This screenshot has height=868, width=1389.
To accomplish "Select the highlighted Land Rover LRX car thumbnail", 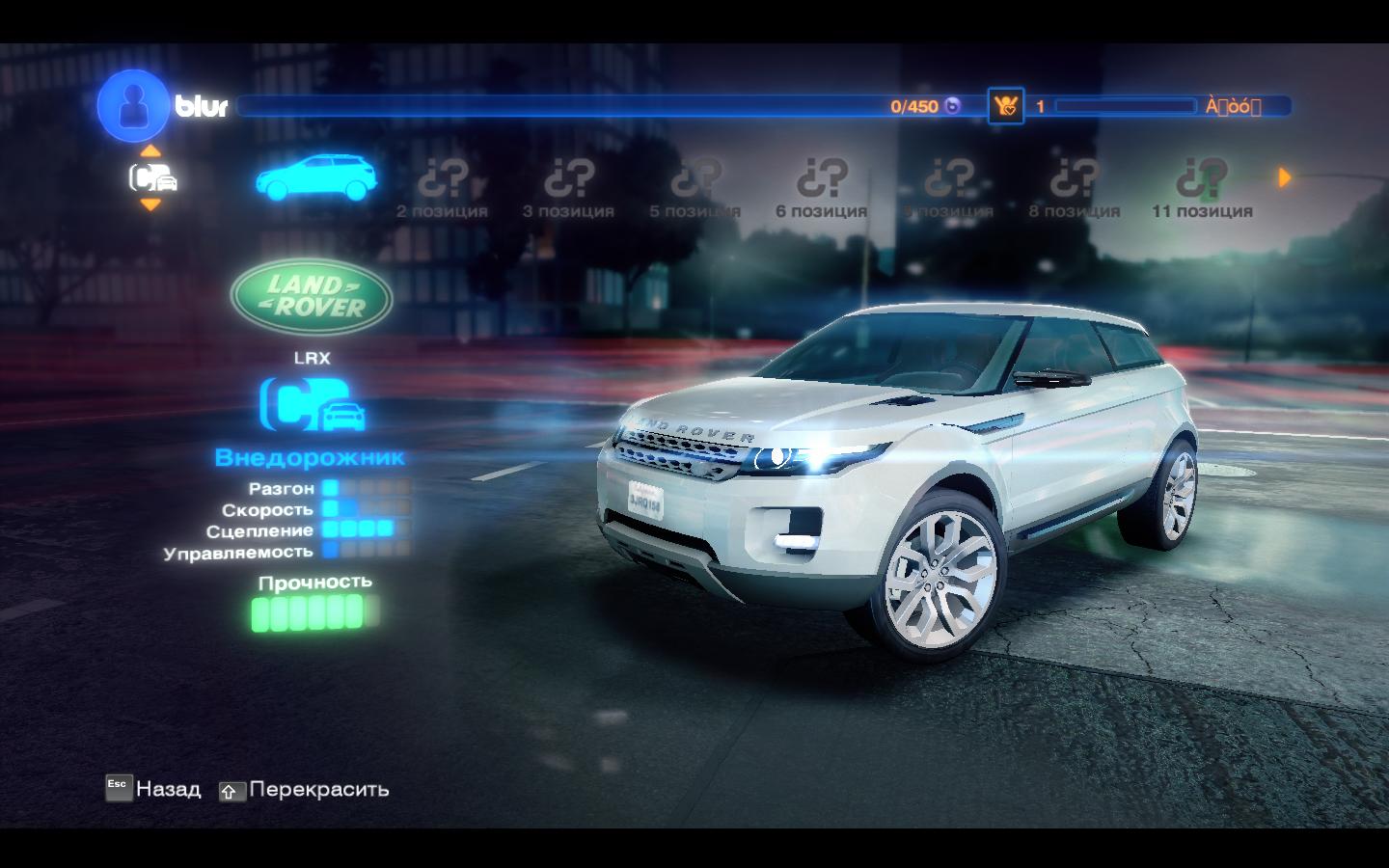I will click(315, 178).
